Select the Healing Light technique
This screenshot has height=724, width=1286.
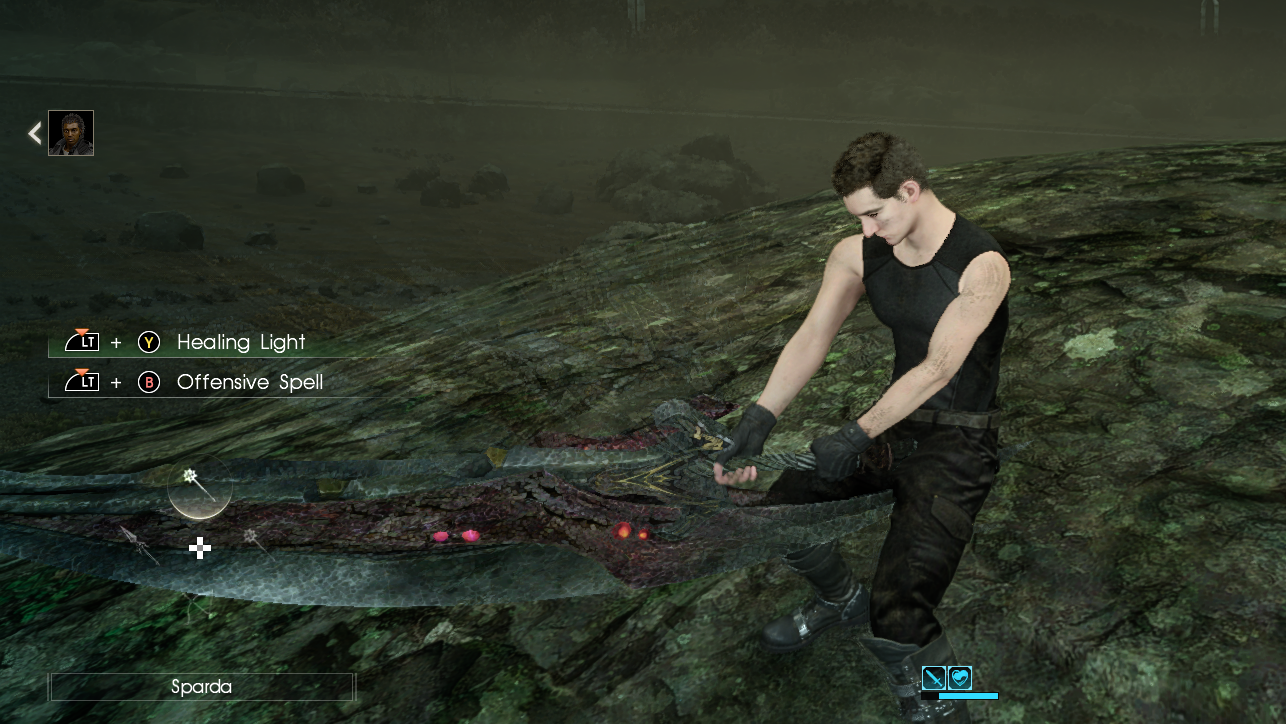240,342
